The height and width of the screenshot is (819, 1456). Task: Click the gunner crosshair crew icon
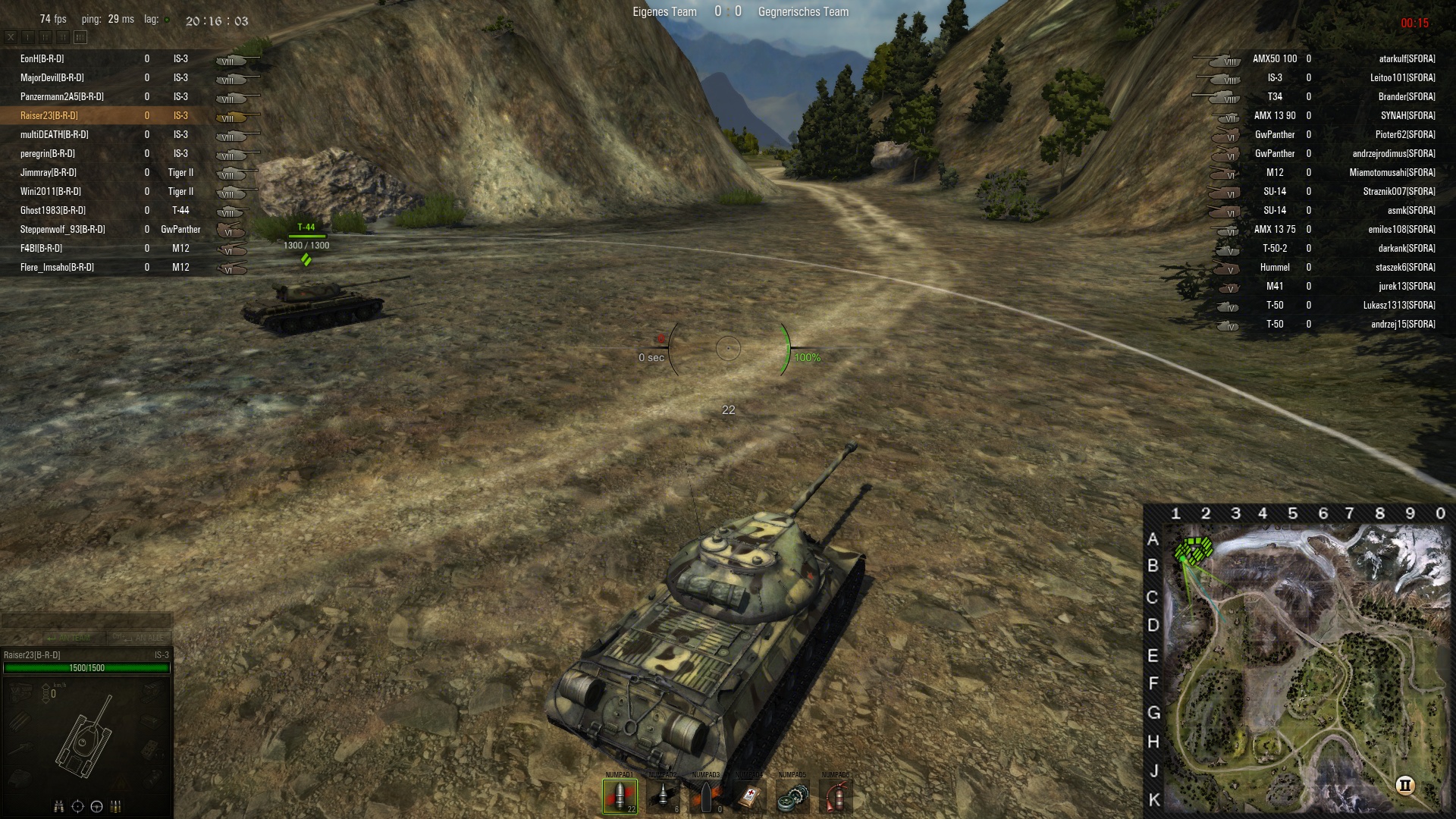pos(77,806)
